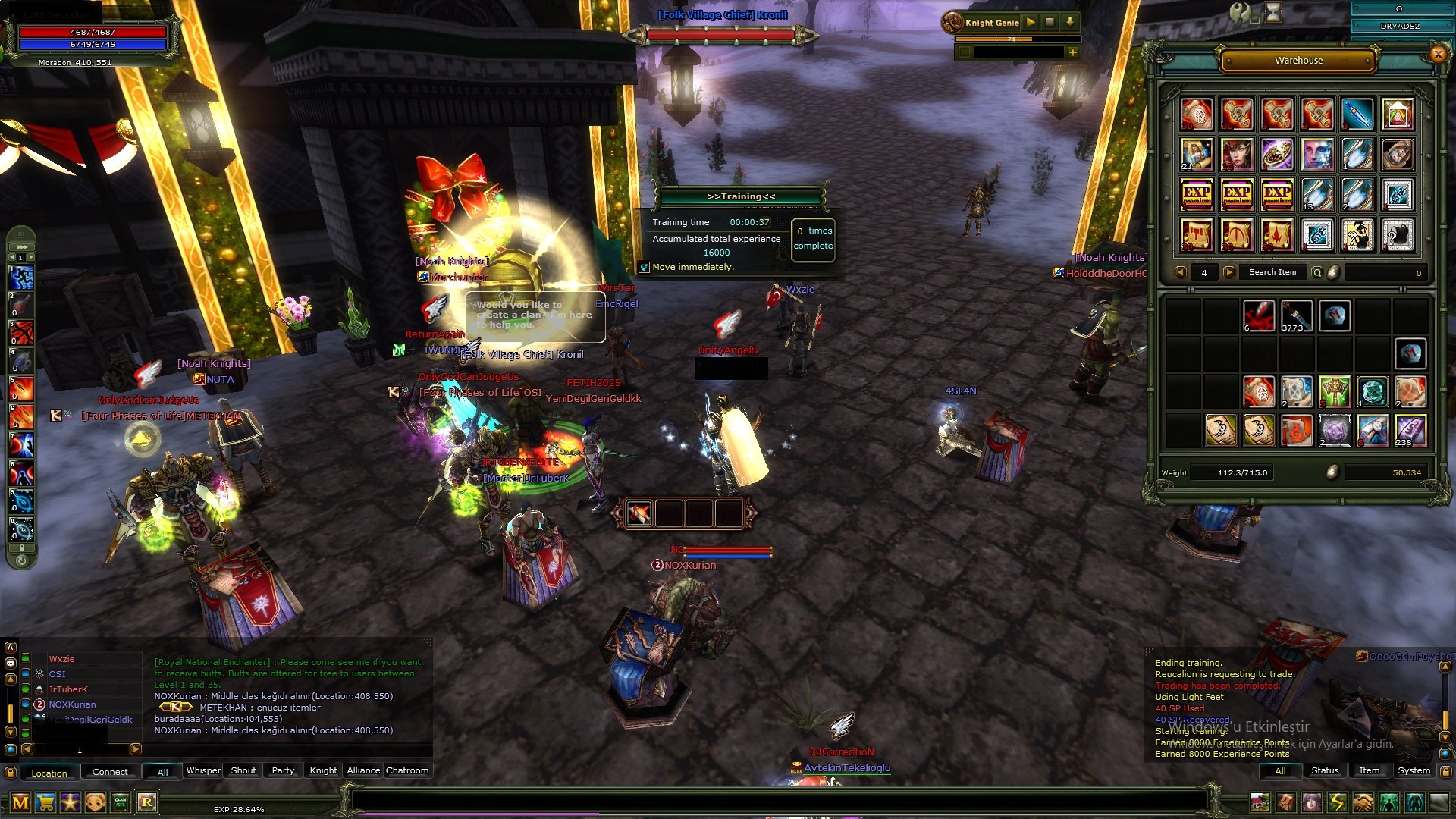Toggle the Move immediately checkbox

pyautogui.click(x=644, y=267)
